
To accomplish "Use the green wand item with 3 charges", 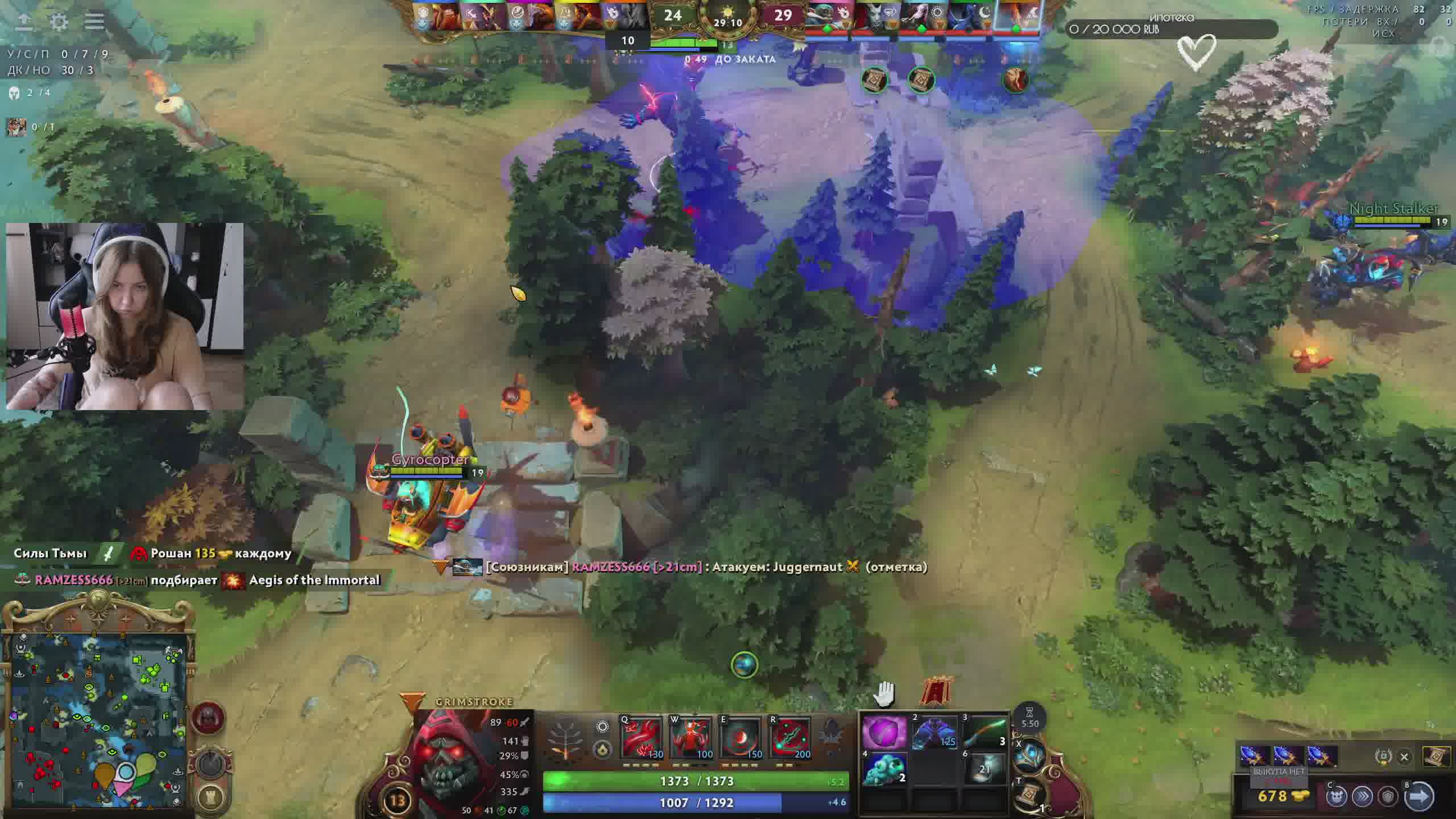I will [984, 732].
